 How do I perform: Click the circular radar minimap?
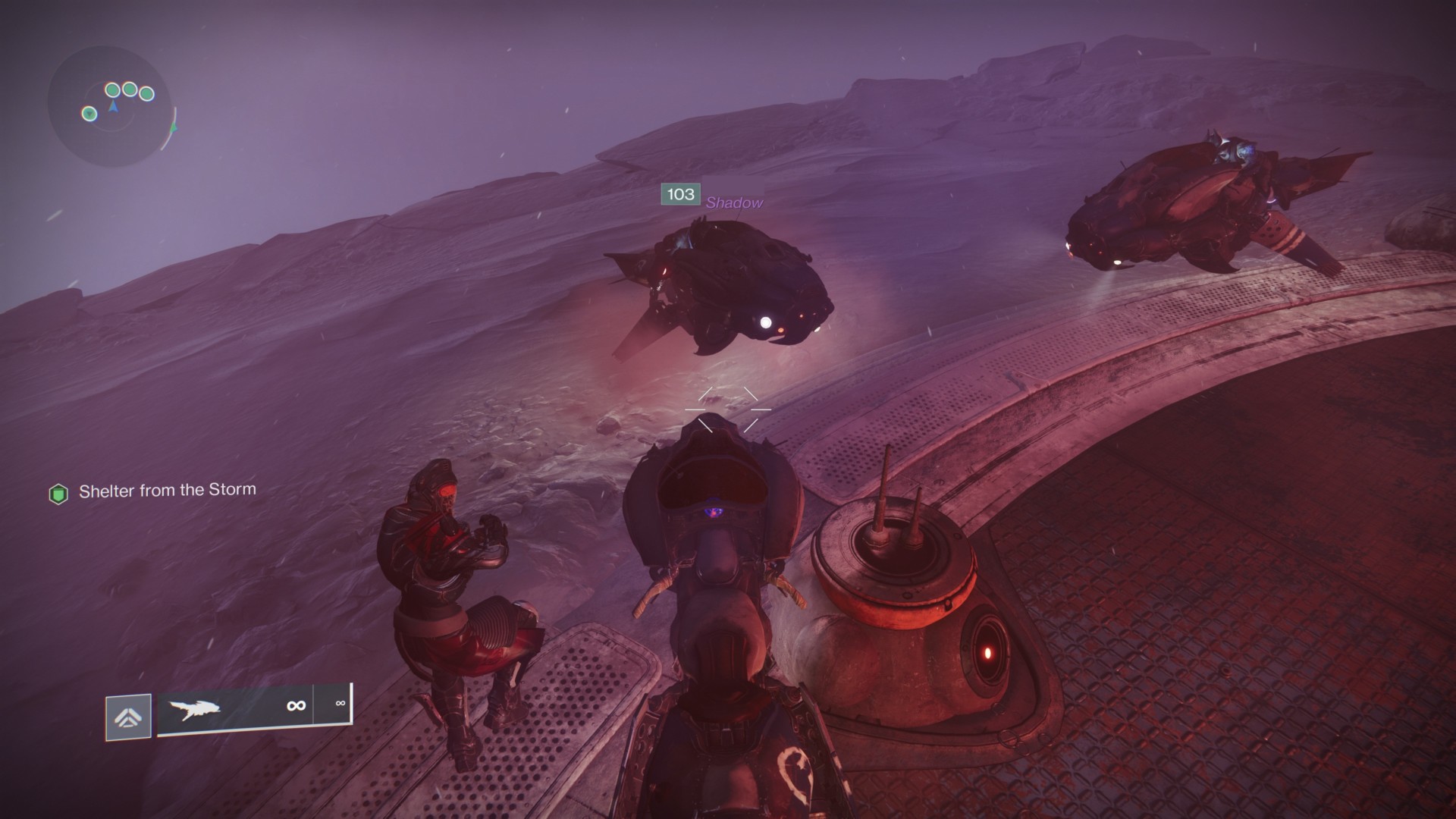[x=111, y=106]
